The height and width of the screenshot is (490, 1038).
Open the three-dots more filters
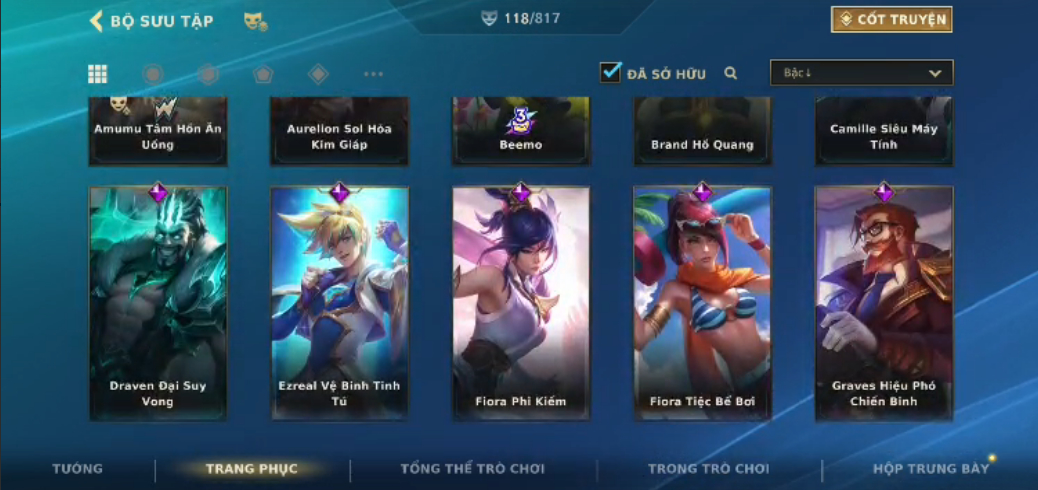[x=373, y=74]
